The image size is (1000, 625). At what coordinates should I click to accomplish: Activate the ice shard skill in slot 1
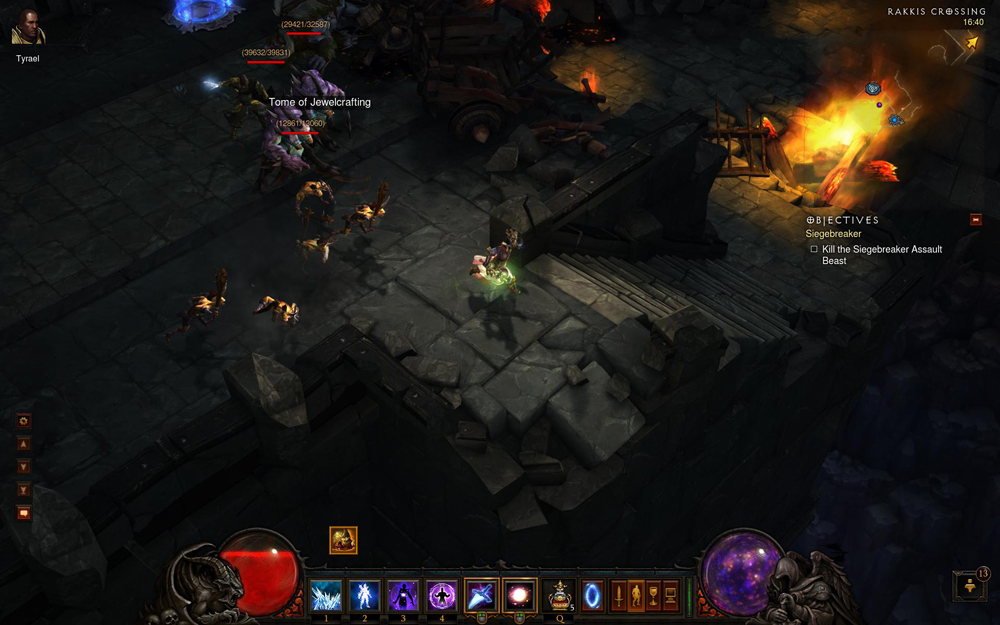click(x=326, y=595)
